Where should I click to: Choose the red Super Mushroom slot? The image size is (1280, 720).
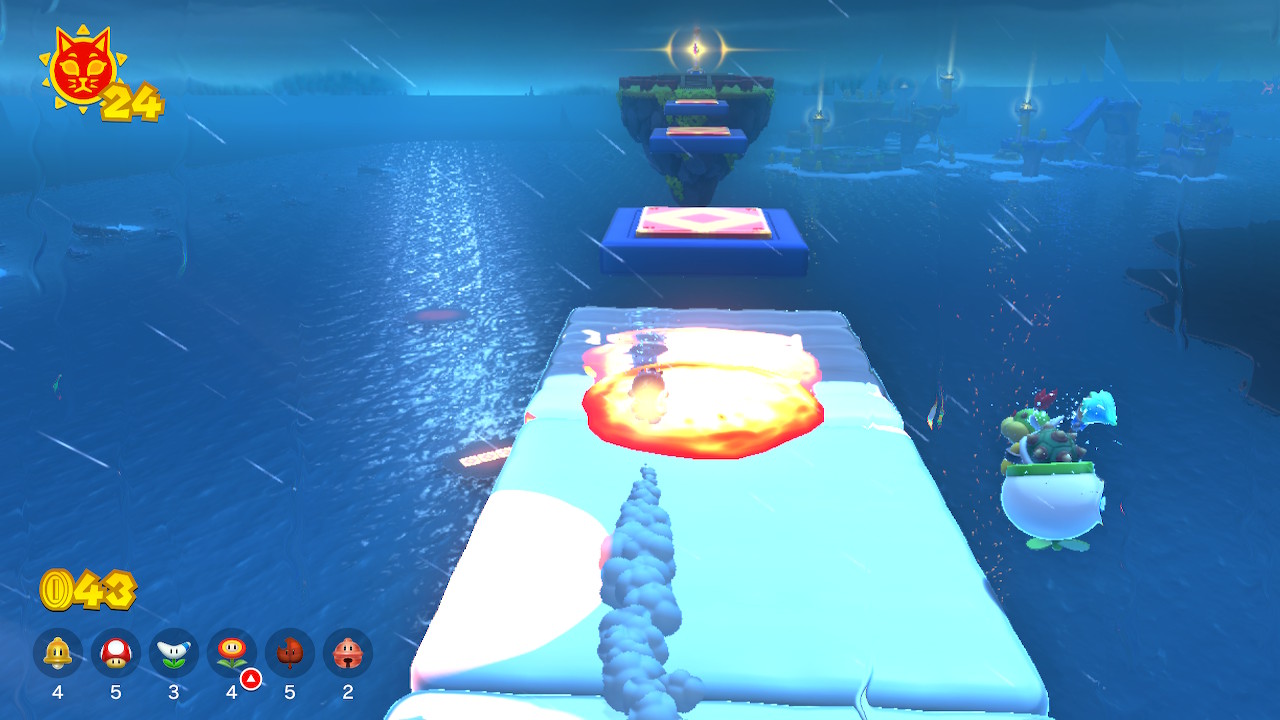pyautogui.click(x=116, y=653)
